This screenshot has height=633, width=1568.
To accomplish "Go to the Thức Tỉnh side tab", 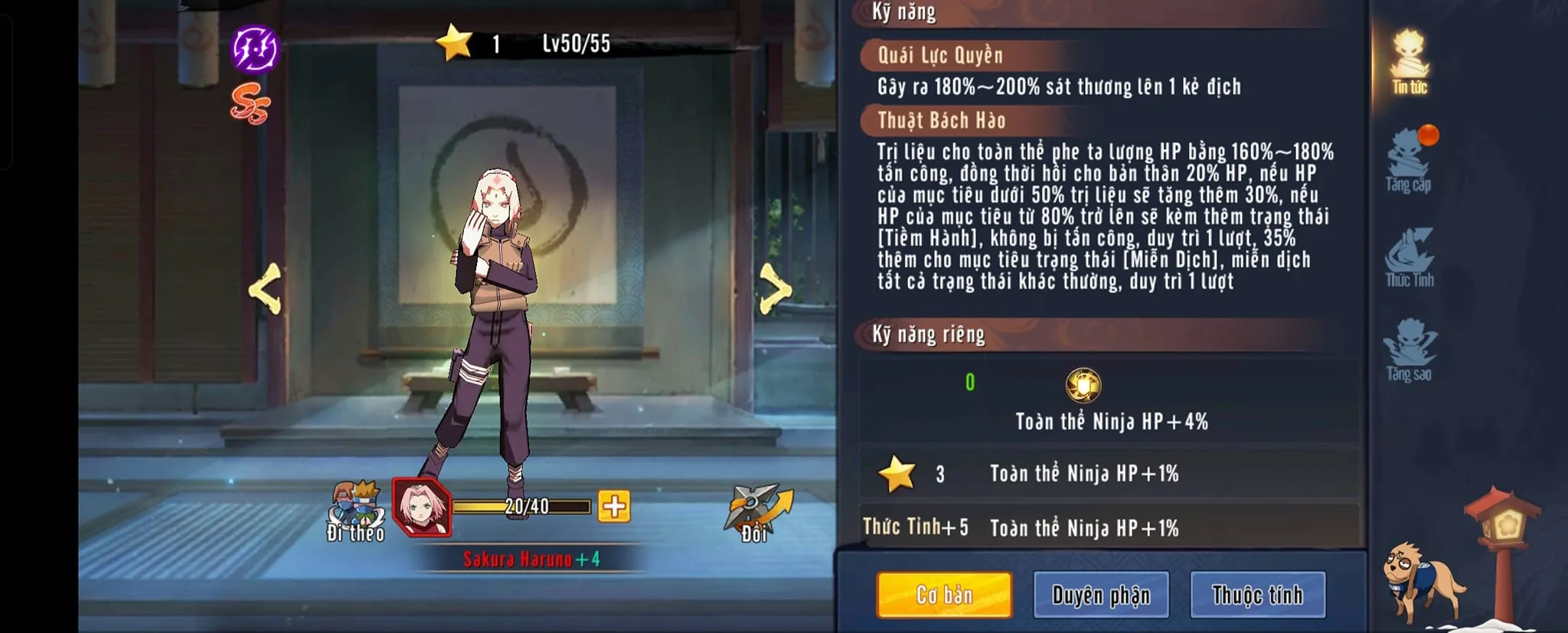I will [1410, 257].
